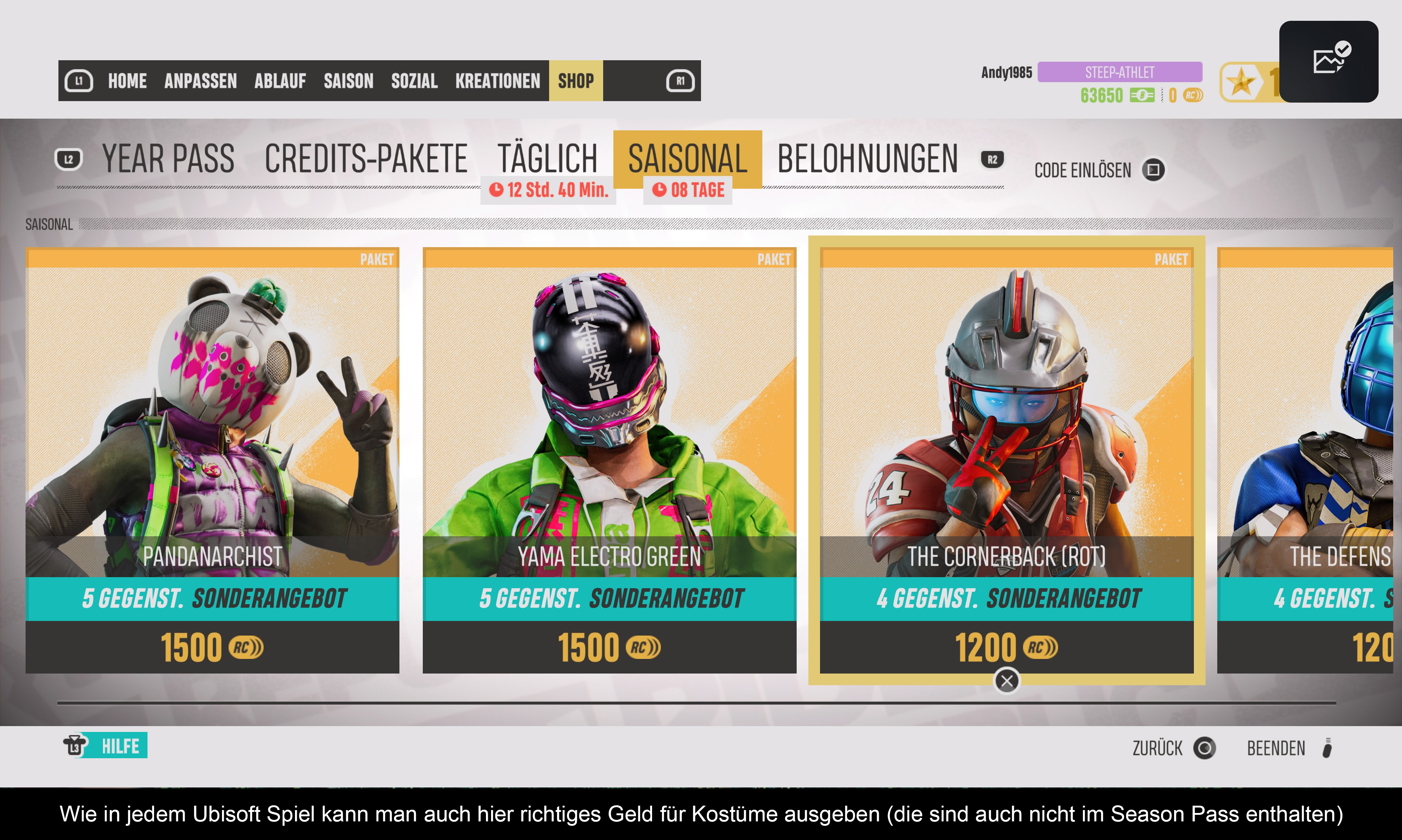Image resolution: width=1402 pixels, height=840 pixels.
Task: Open the screenshot-saved notification overlay
Action: (1328, 61)
